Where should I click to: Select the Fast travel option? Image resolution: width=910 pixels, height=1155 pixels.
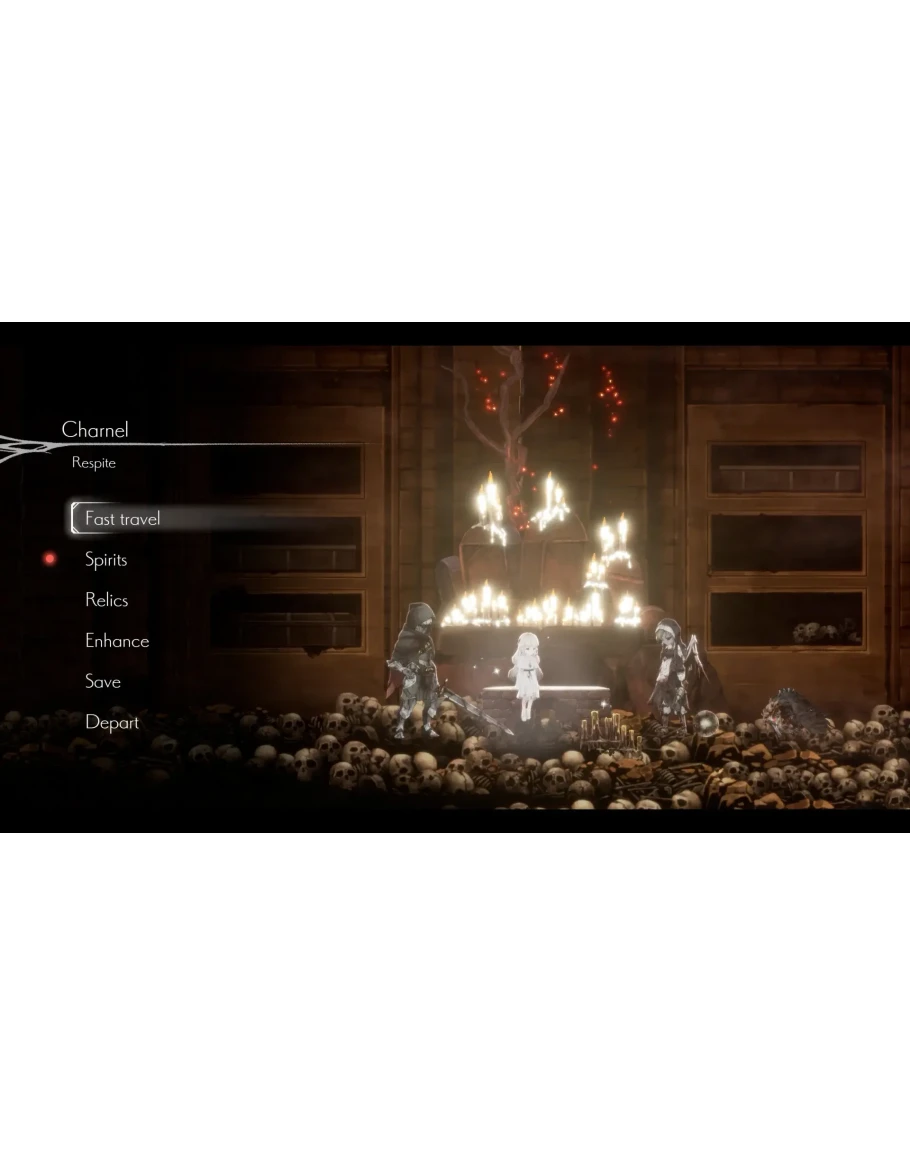pos(122,519)
